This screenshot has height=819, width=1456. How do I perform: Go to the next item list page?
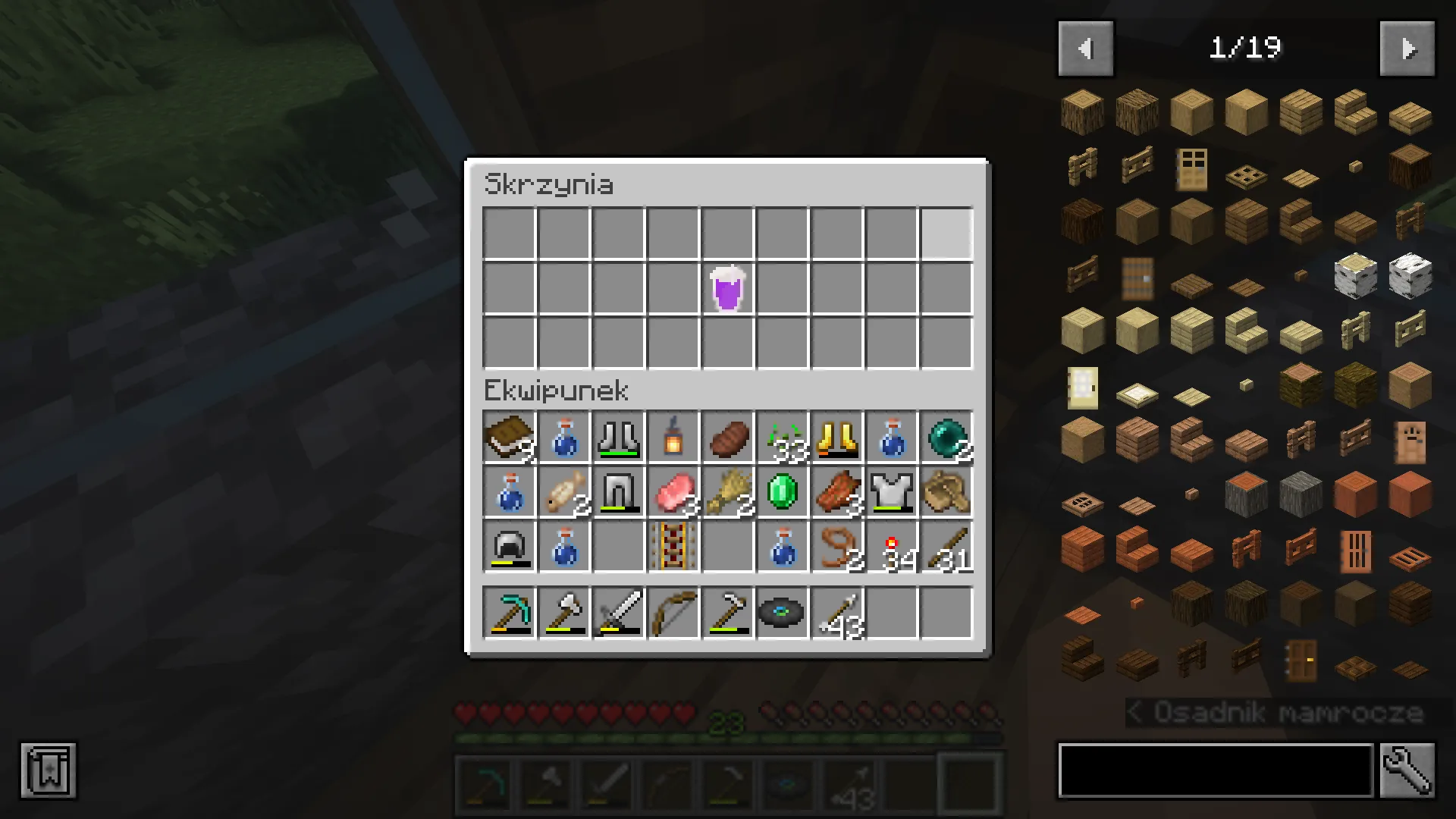click(x=1407, y=48)
